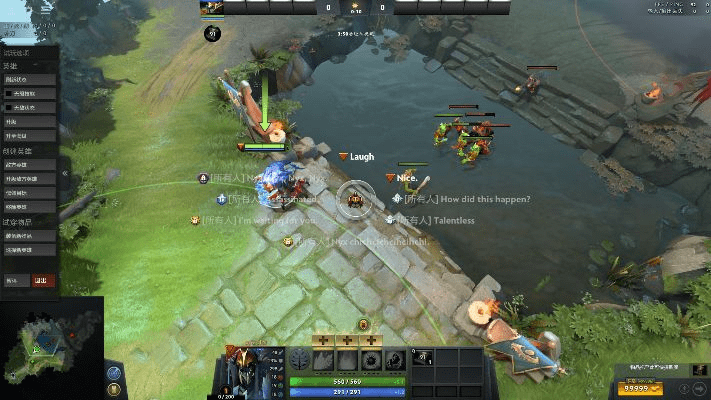Activate the Vendetta ultimate ability
The image size is (711, 400).
tap(396, 362)
